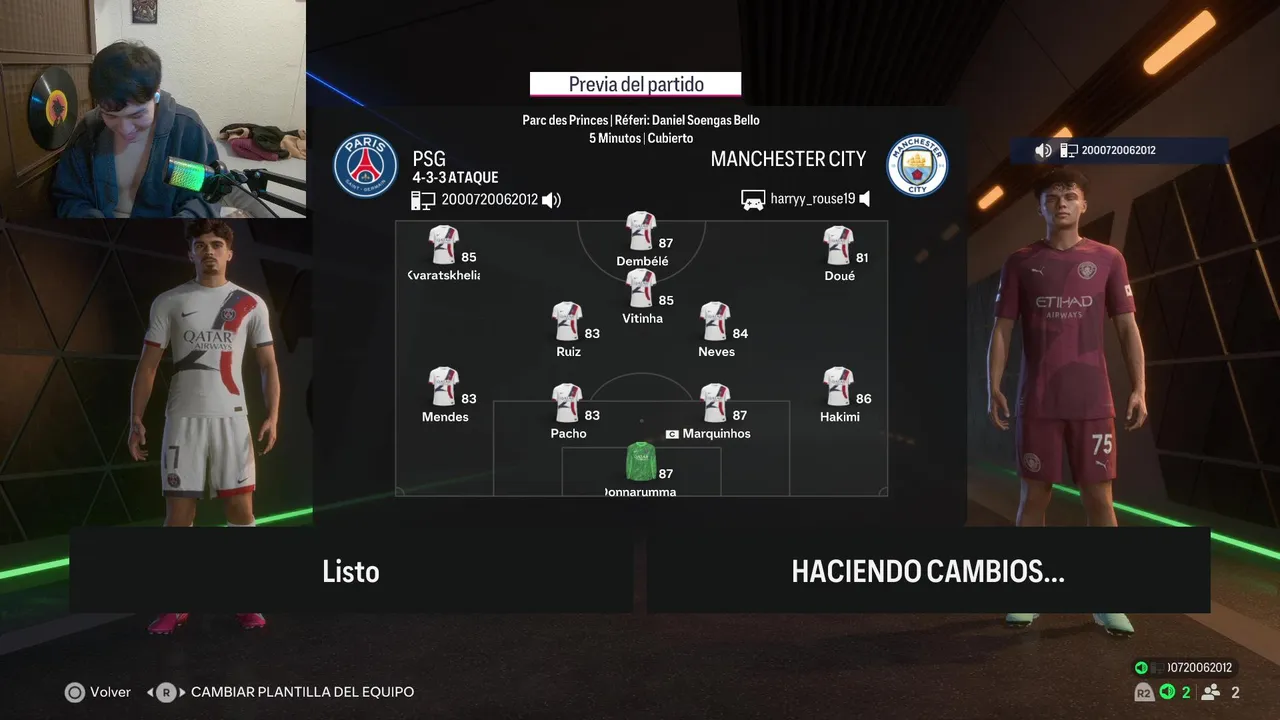Image resolution: width=1280 pixels, height=720 pixels.
Task: Select the Listo ready button
Action: [x=351, y=571]
